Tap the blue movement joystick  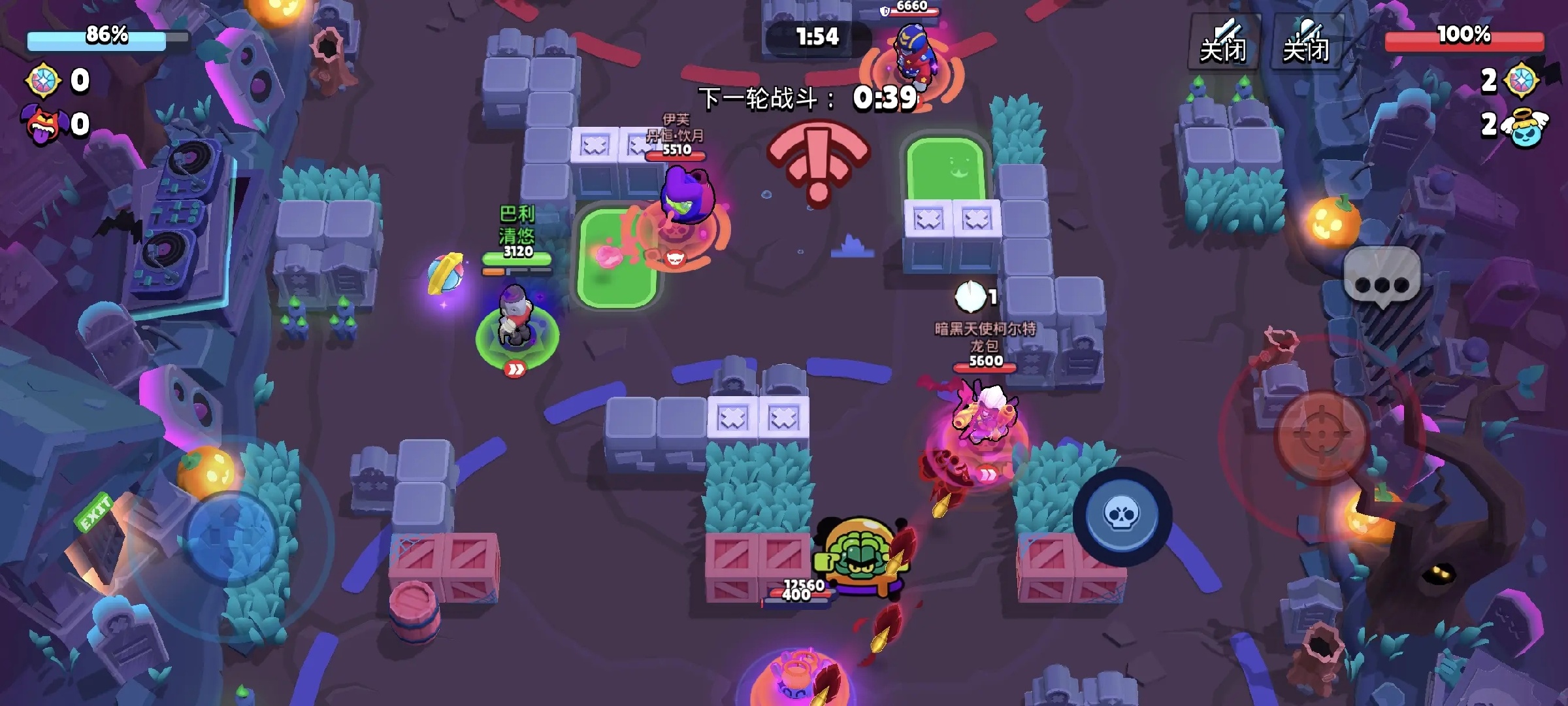pos(232,536)
